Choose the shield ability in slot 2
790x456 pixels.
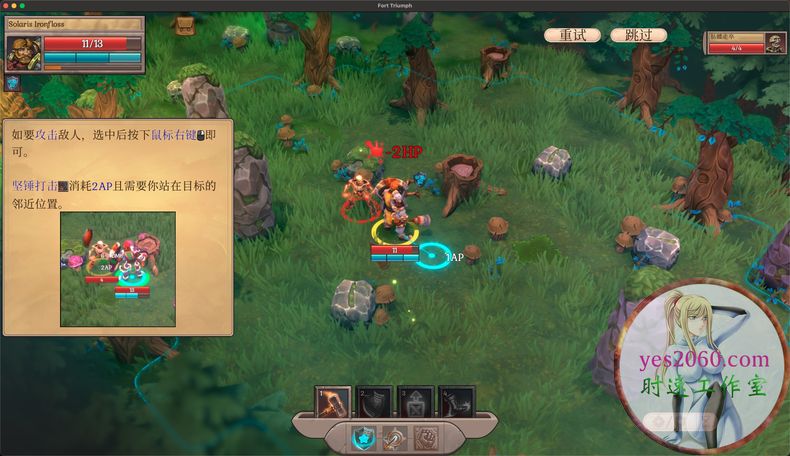point(374,403)
